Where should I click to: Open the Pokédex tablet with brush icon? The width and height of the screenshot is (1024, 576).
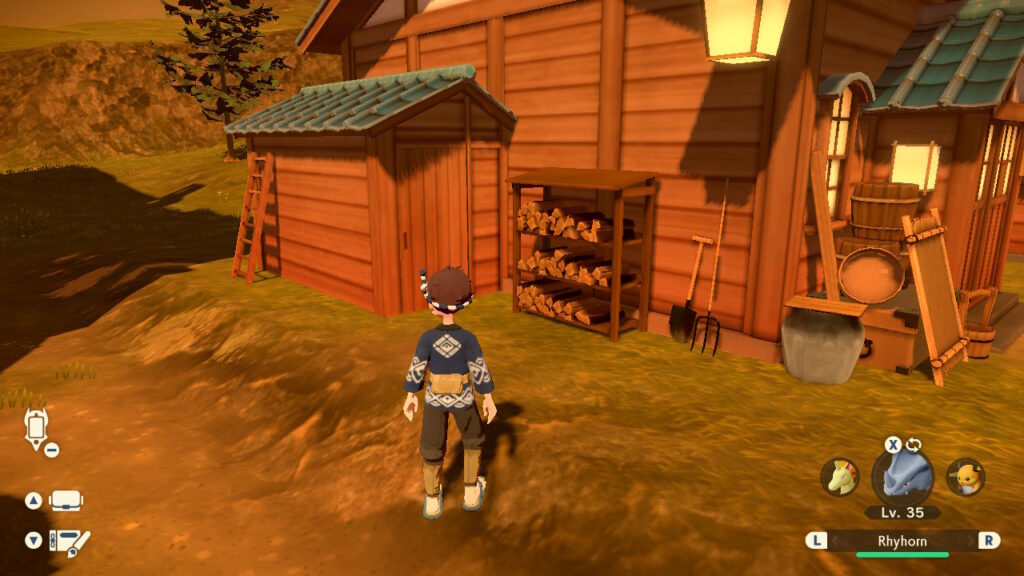tap(69, 541)
